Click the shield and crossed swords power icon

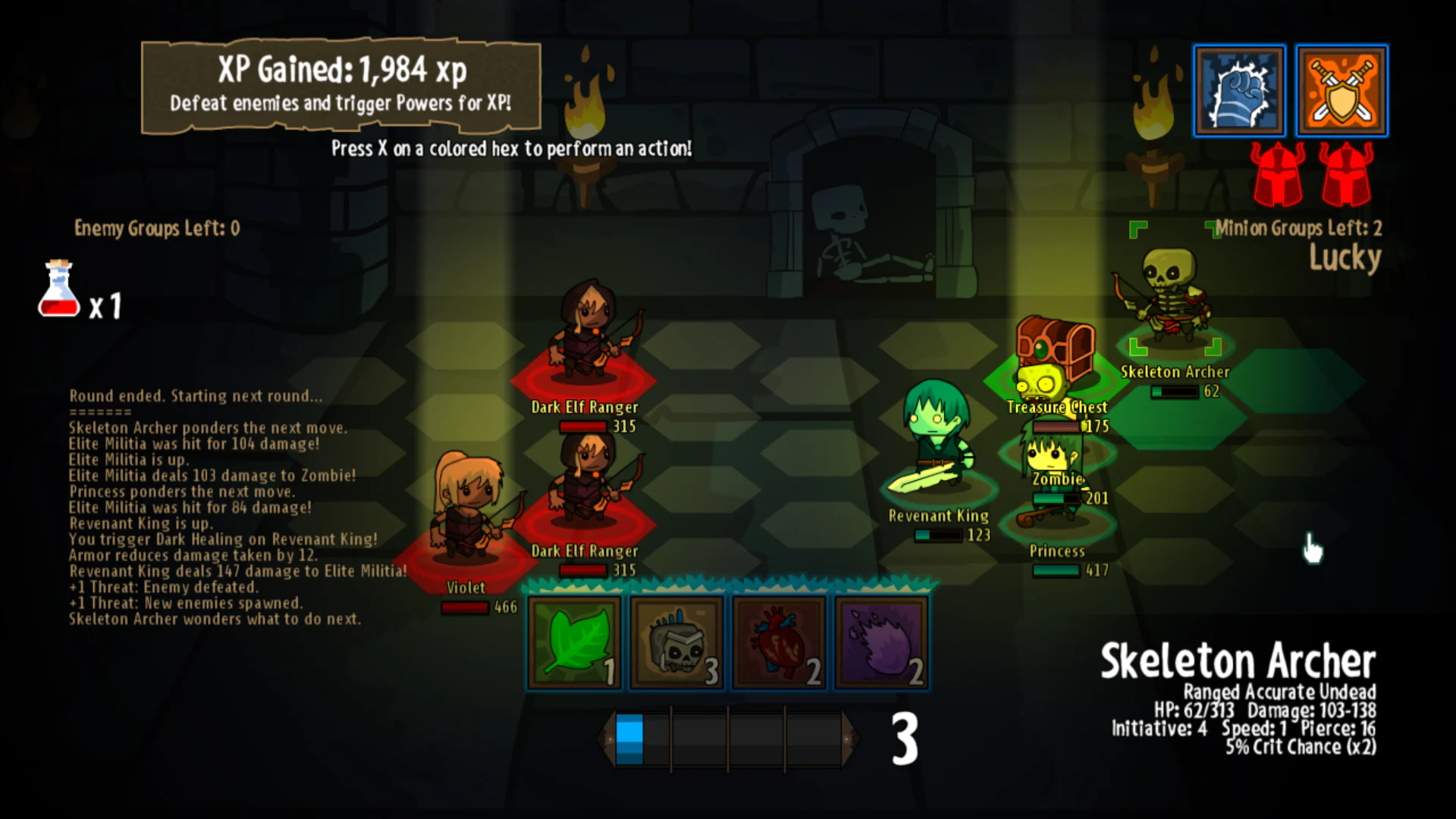point(1341,90)
